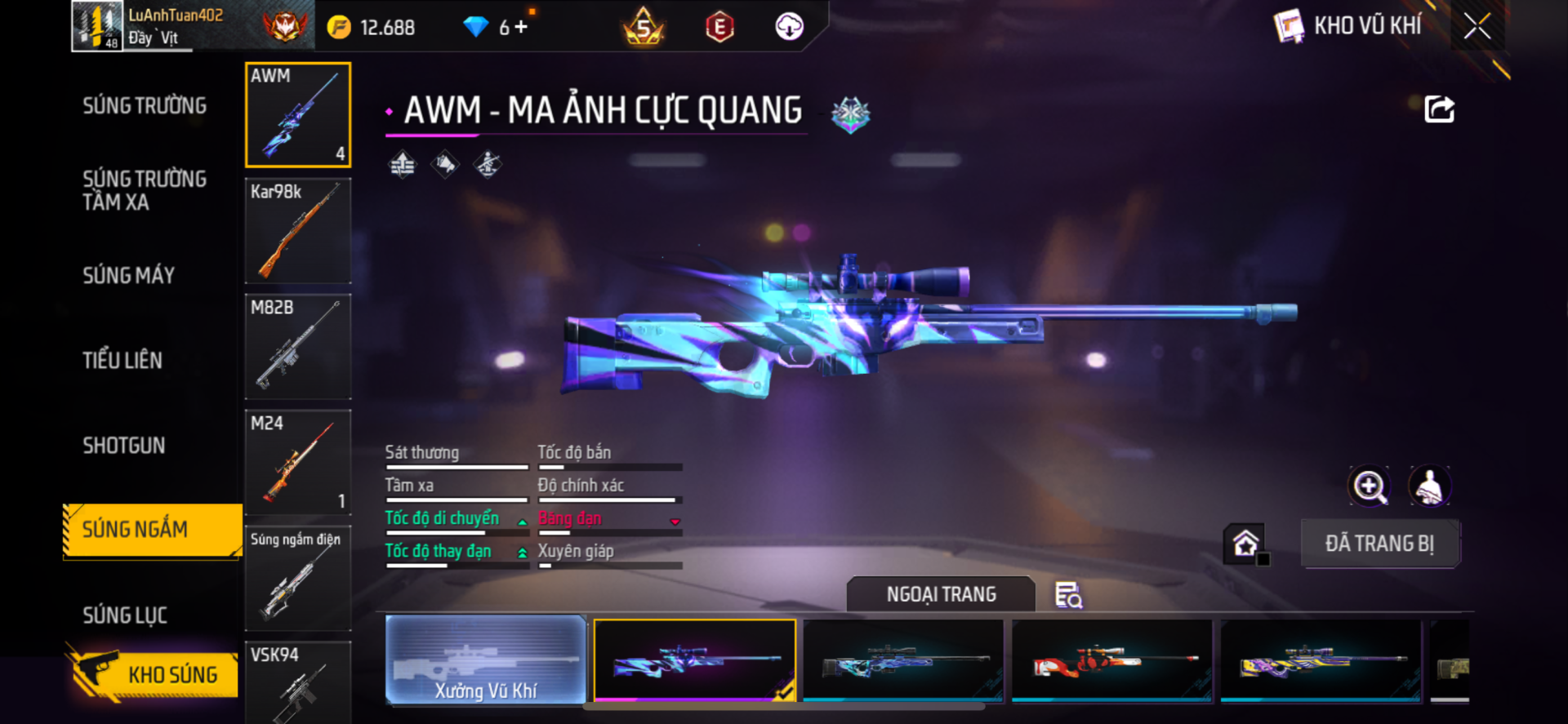Zoom in with the magnifier icon
1568x724 pixels.
pos(1369,486)
